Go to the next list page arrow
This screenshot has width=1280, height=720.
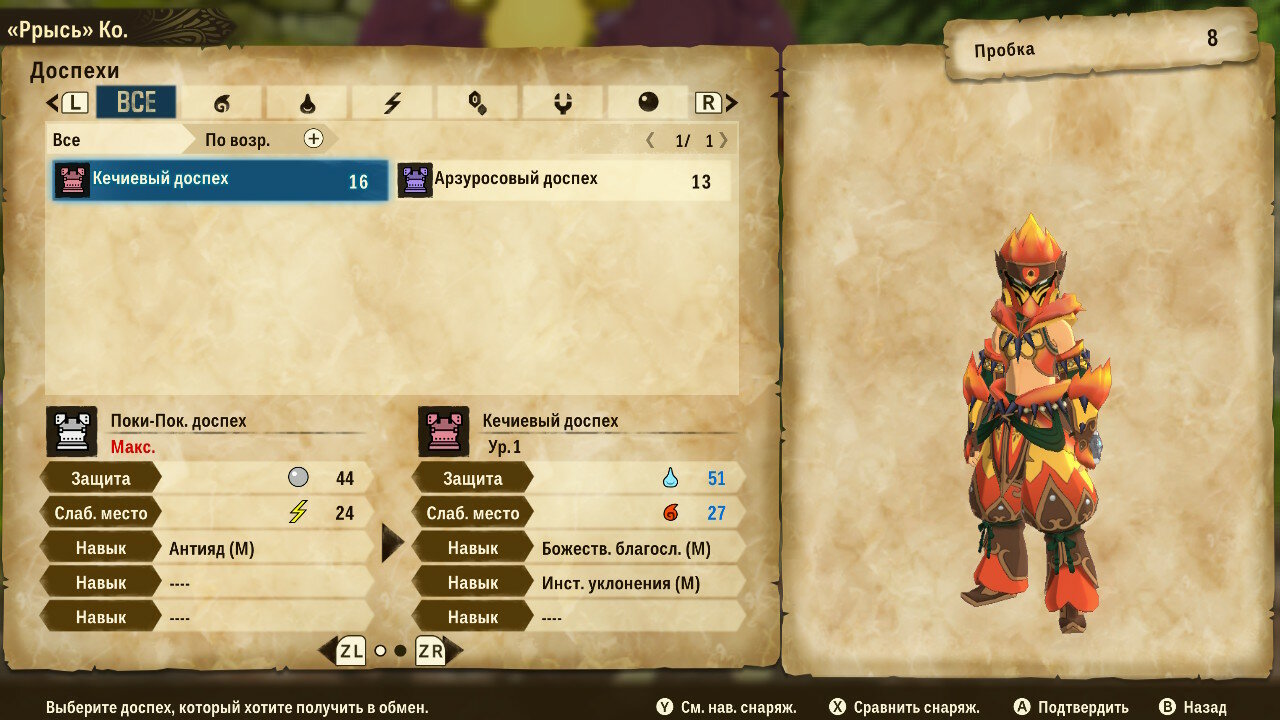coord(724,140)
